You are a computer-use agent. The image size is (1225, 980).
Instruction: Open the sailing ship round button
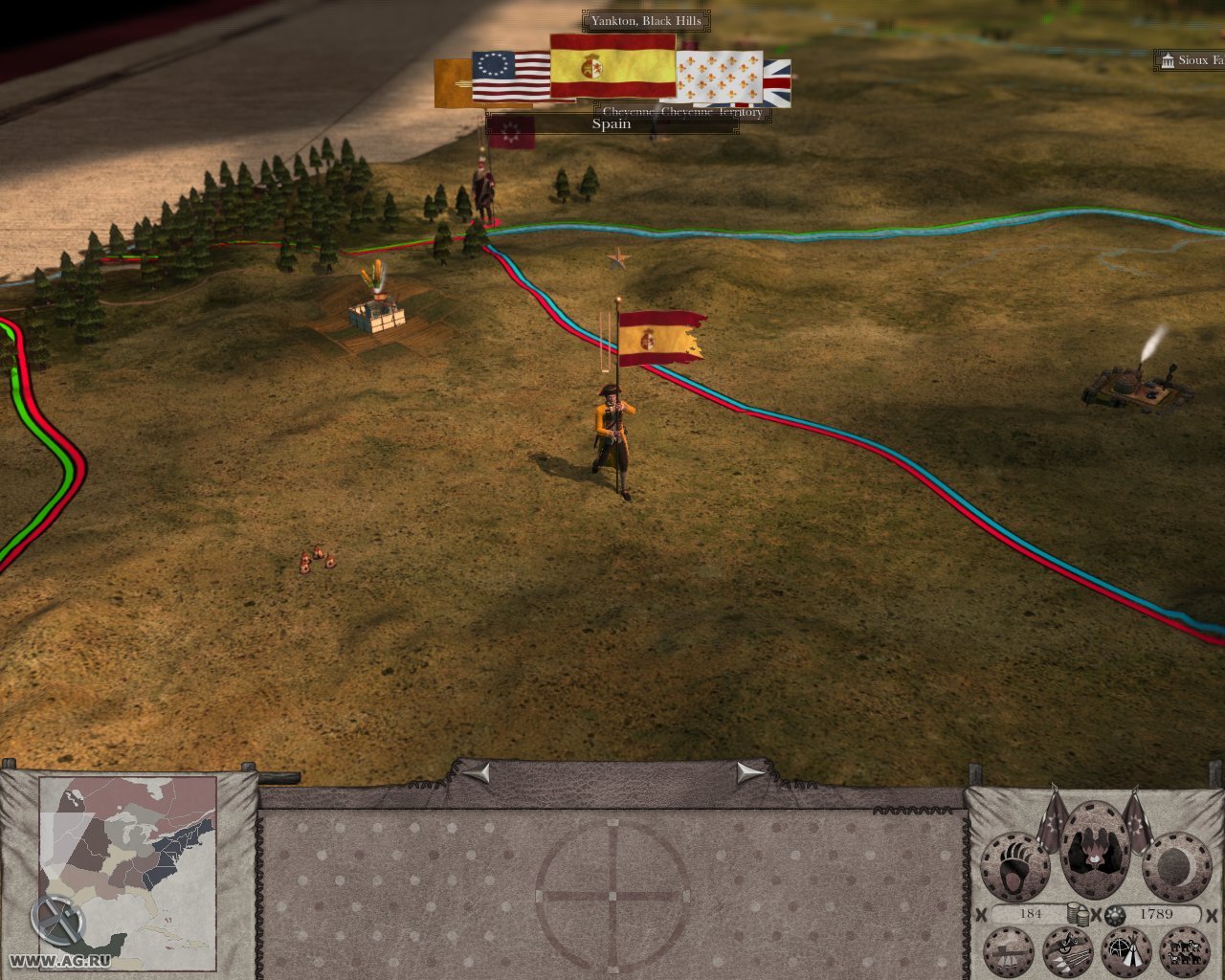[1009, 952]
